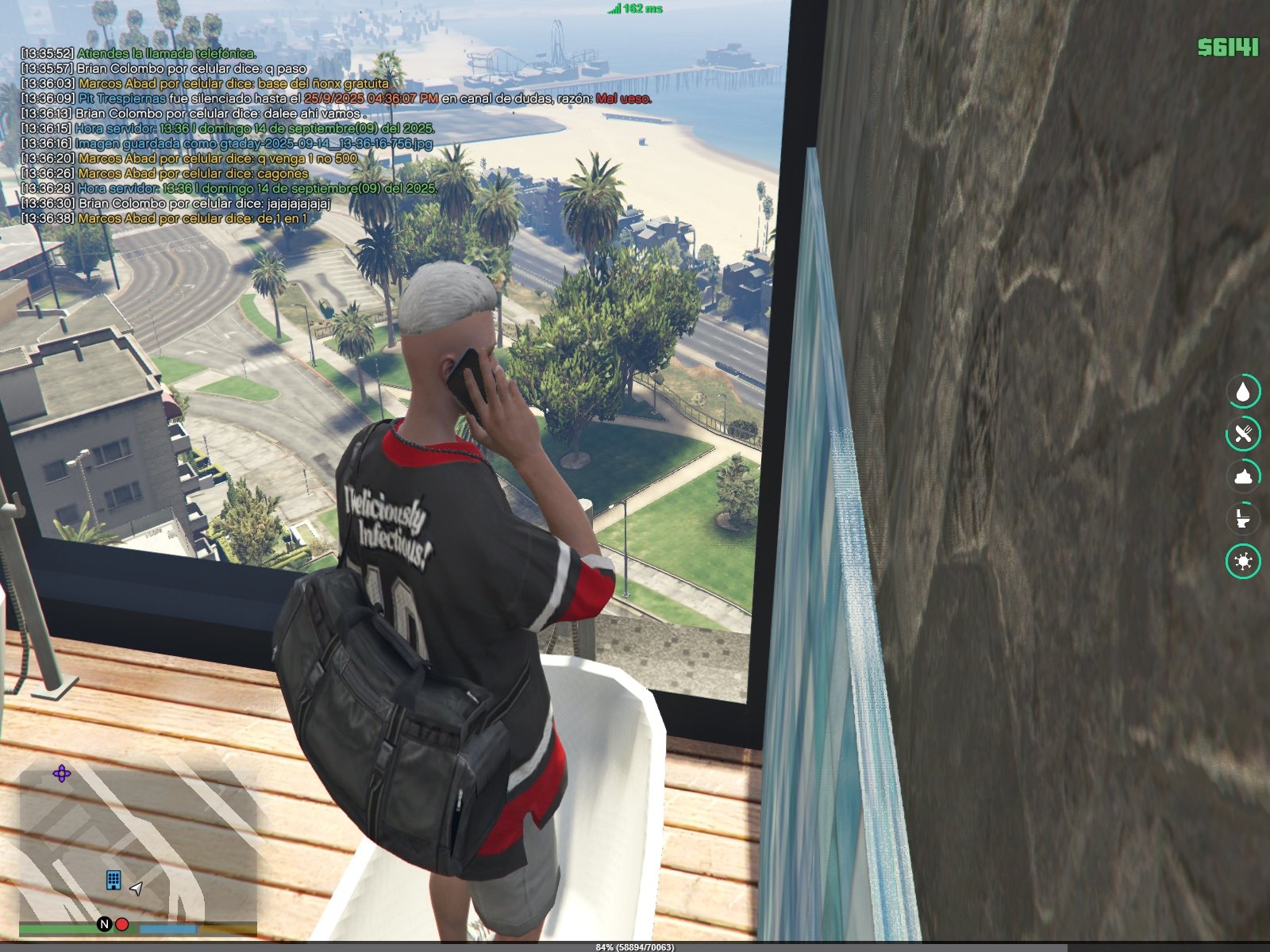Select the "Imagen guardada" screenshot chat line
1270x952 pixels.
(227, 144)
